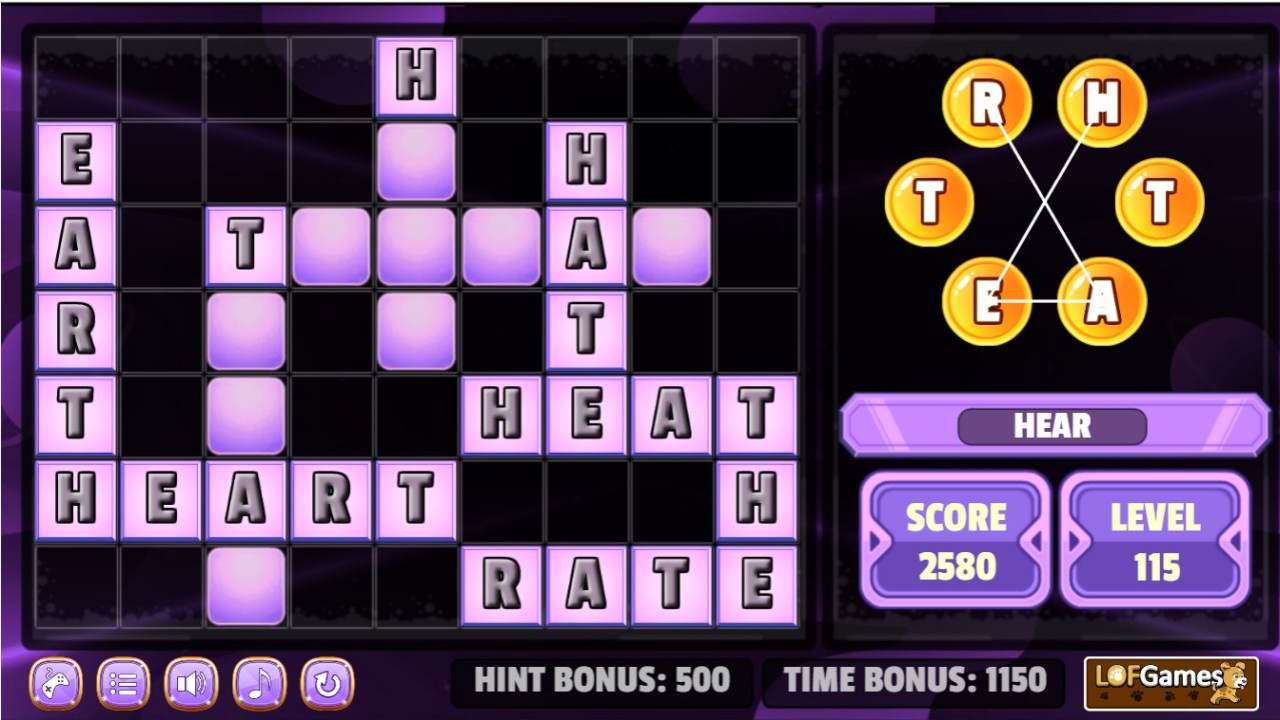The width and height of the screenshot is (1280, 720).
Task: Open the level list icon
Action: 124,683
